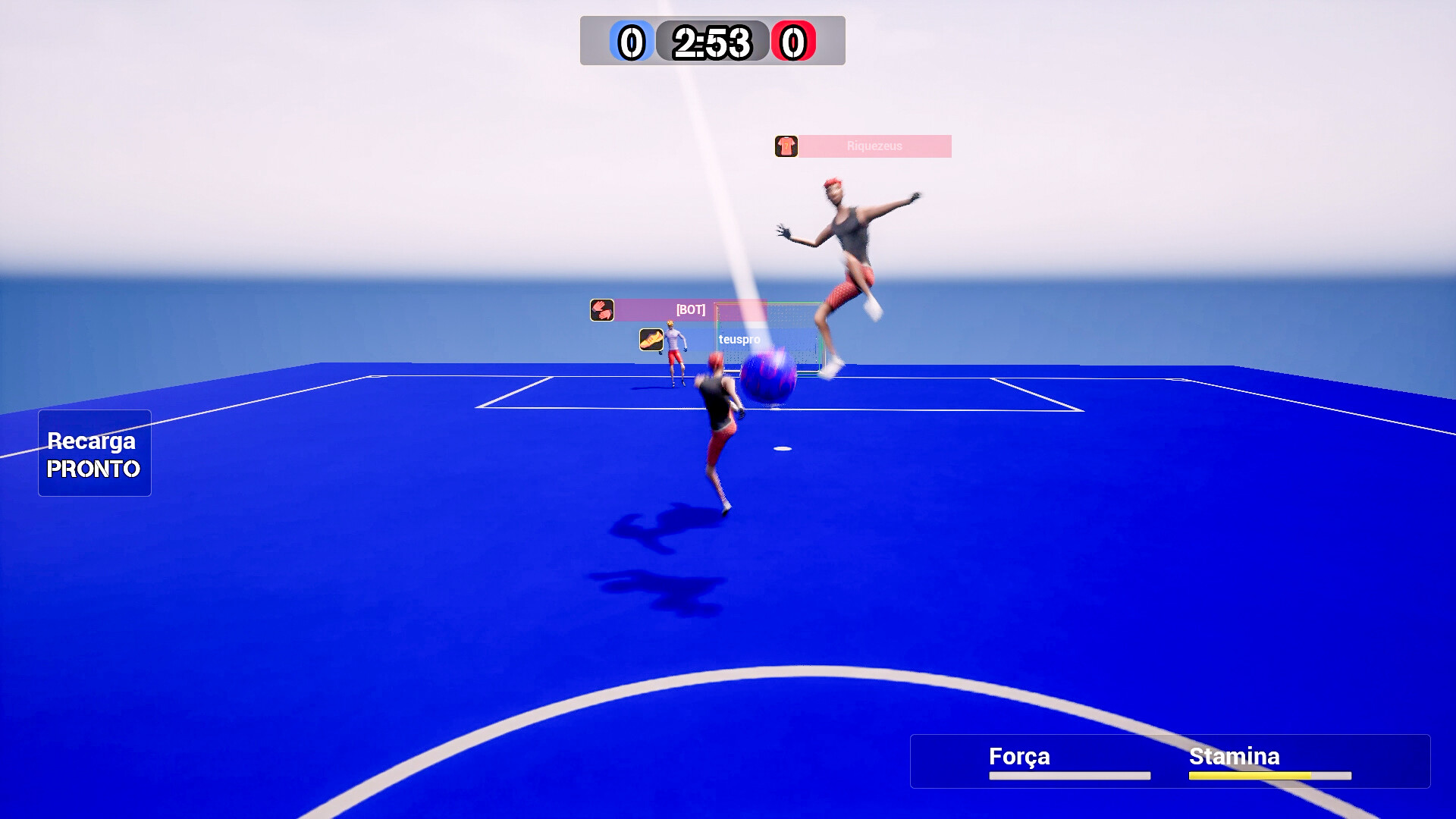Select the boot icon above the goalkeeper
Screen dimensions: 1456x819
pos(650,340)
